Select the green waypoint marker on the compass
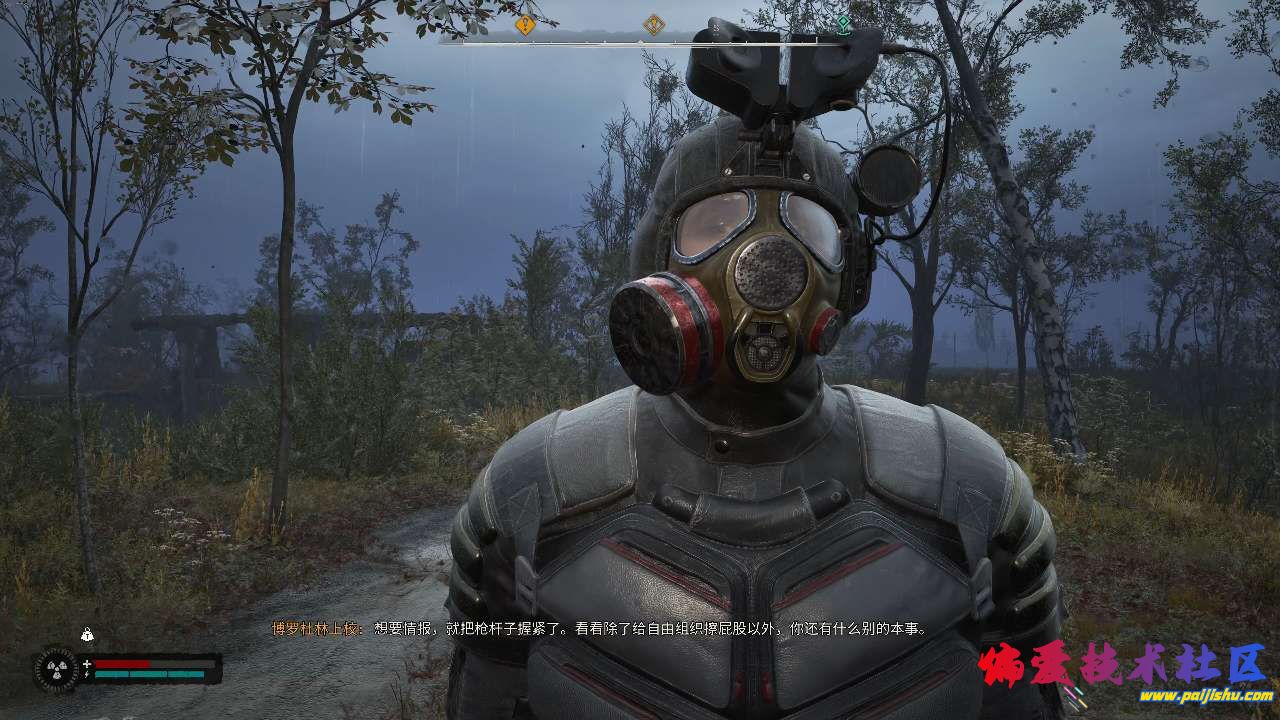This screenshot has height=720, width=1280. pyautogui.click(x=843, y=23)
